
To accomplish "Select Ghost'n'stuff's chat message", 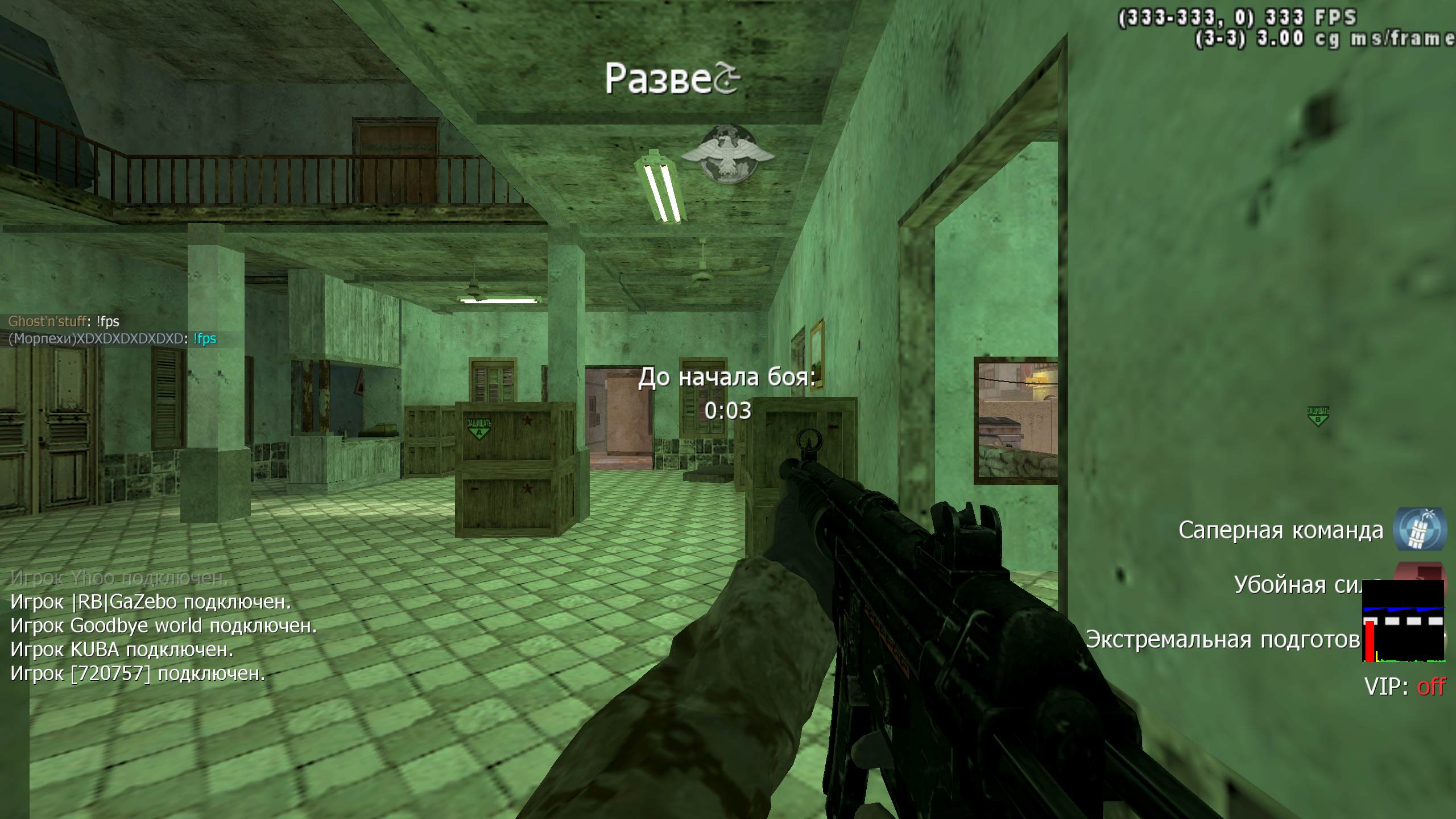I will (64, 321).
